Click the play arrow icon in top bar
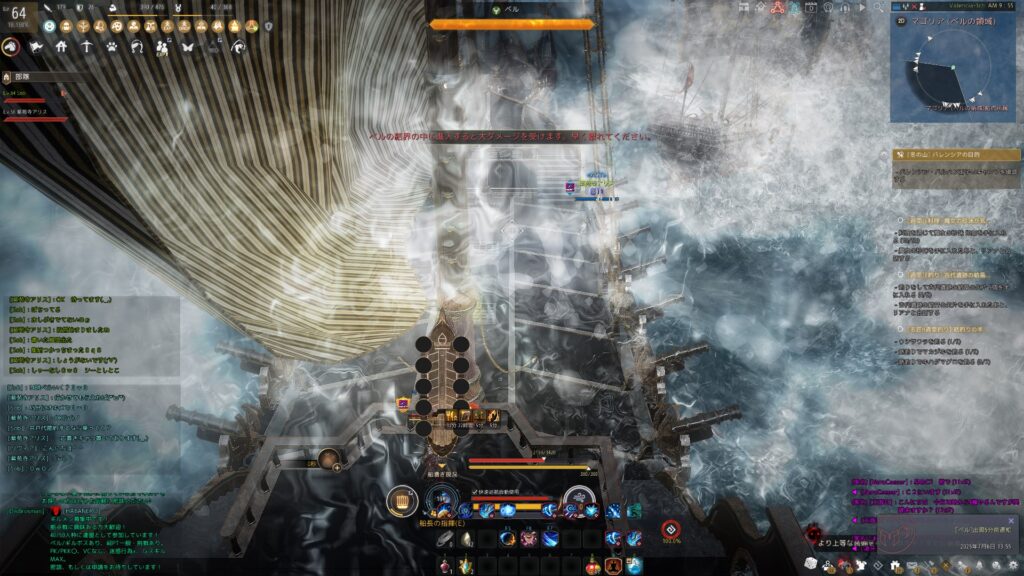This screenshot has height=576, width=1024. pyautogui.click(x=860, y=8)
